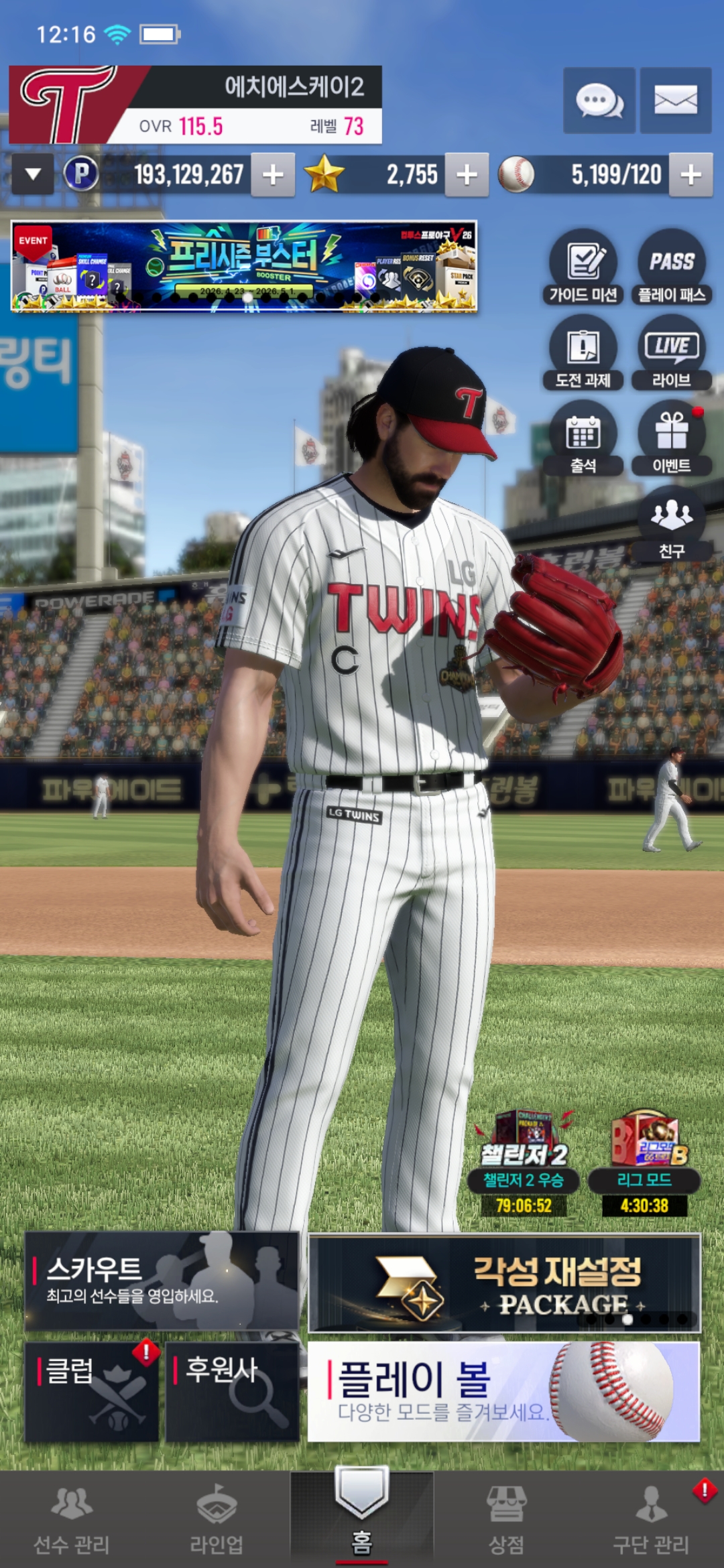Add more P points with plus button
Image resolution: width=724 pixels, height=1568 pixels.
[273, 175]
